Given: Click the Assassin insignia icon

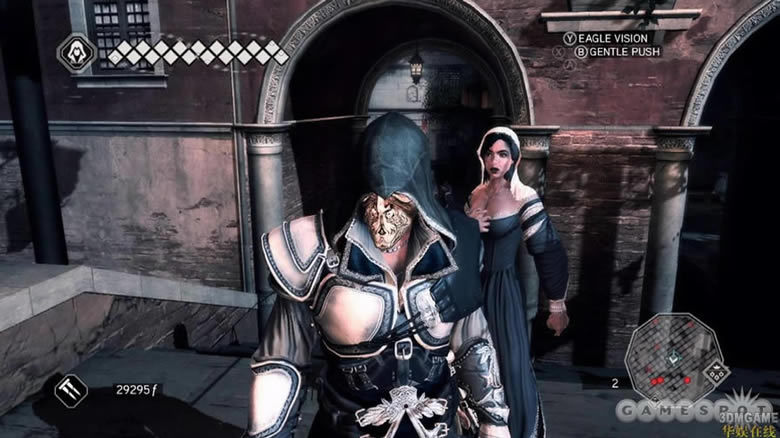Looking at the screenshot, I should 77,53.
